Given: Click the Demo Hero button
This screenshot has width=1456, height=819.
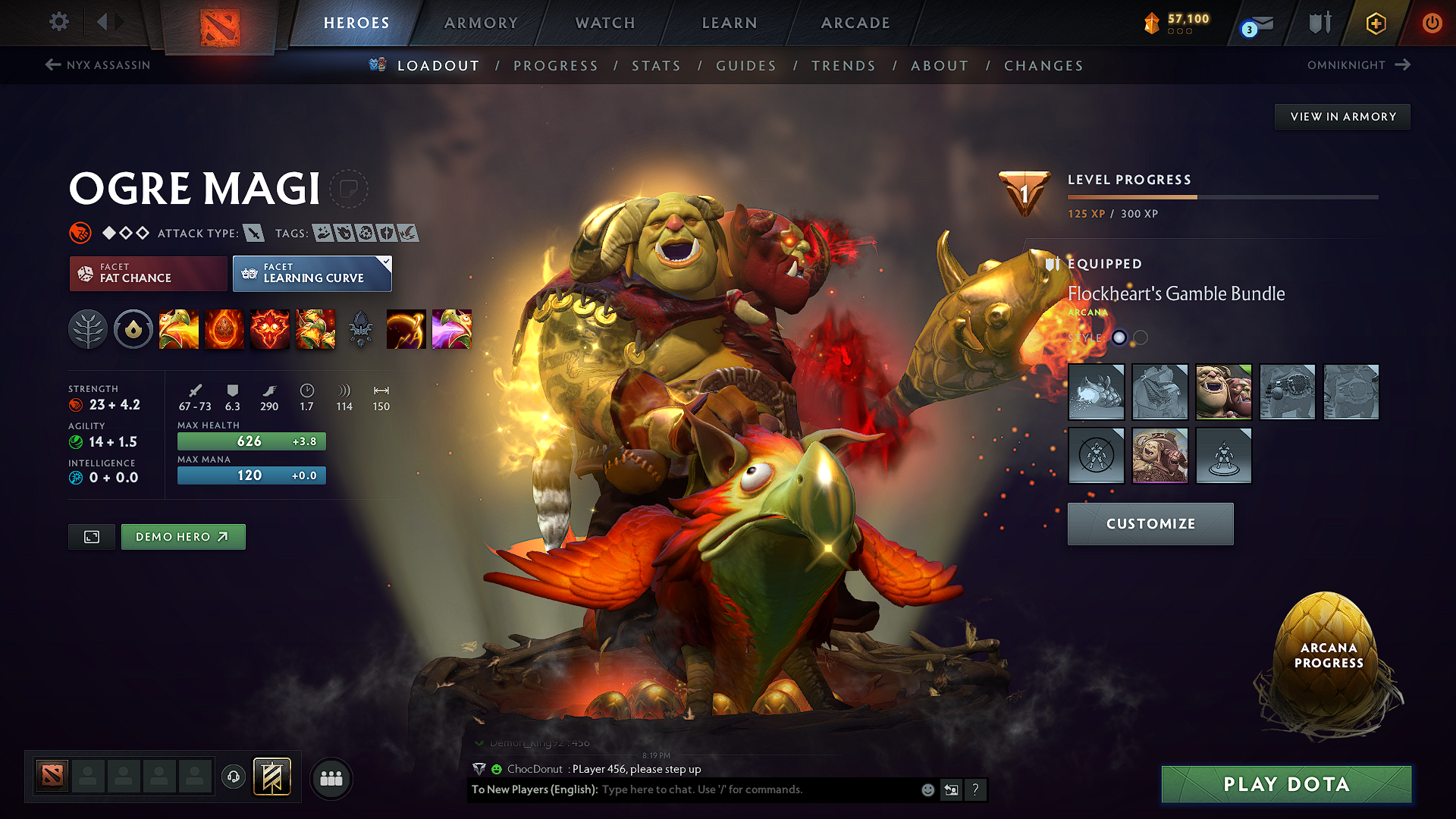Looking at the screenshot, I should point(183,536).
